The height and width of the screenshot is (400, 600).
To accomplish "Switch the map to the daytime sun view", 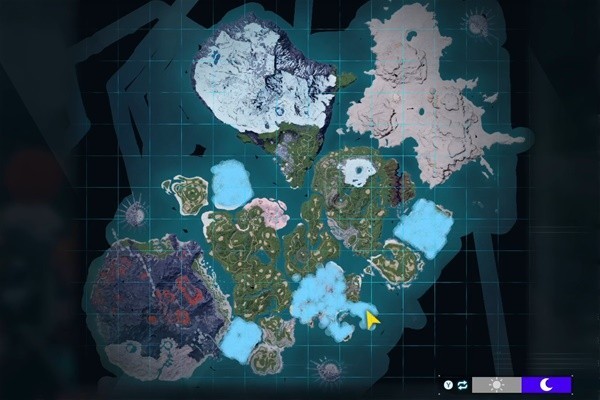I will click(496, 385).
